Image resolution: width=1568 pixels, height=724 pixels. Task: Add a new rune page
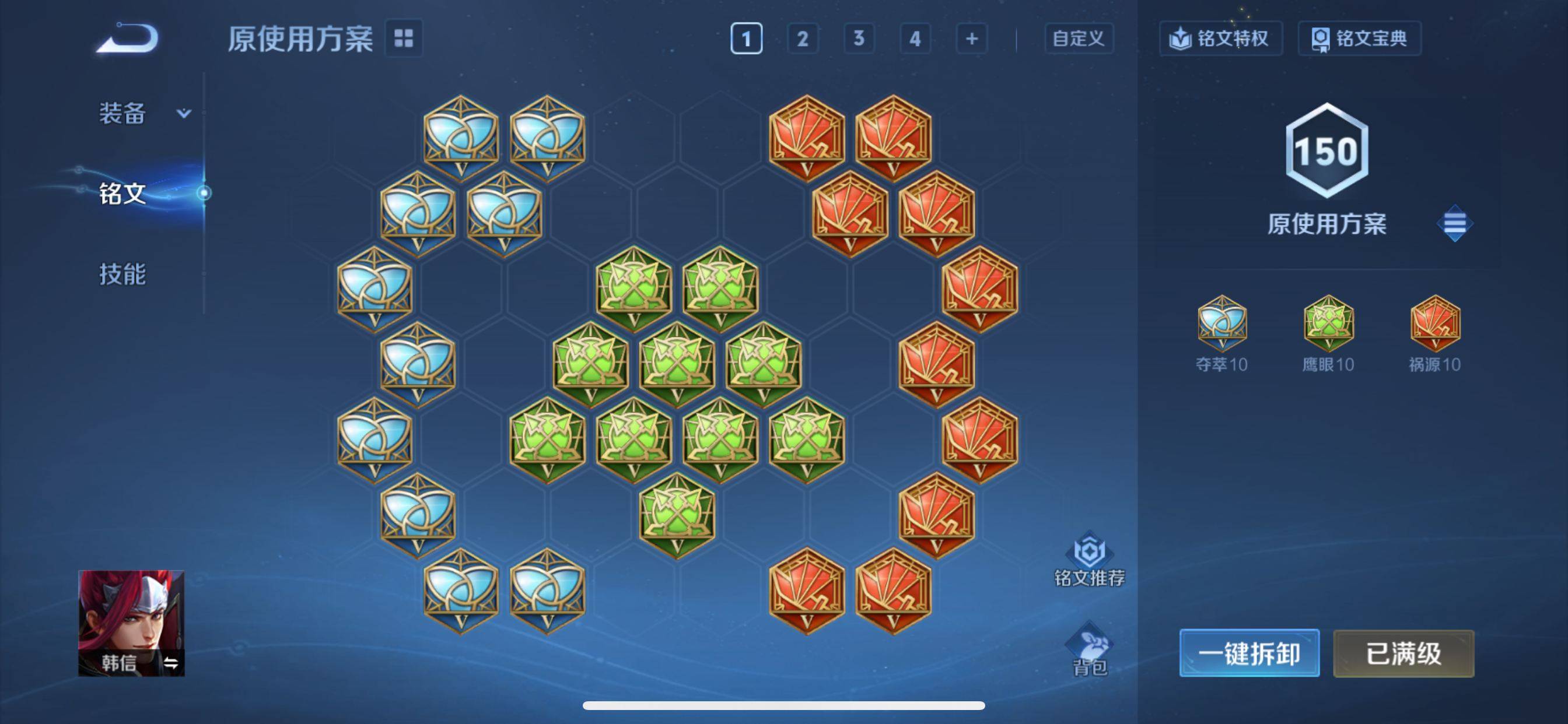click(971, 39)
